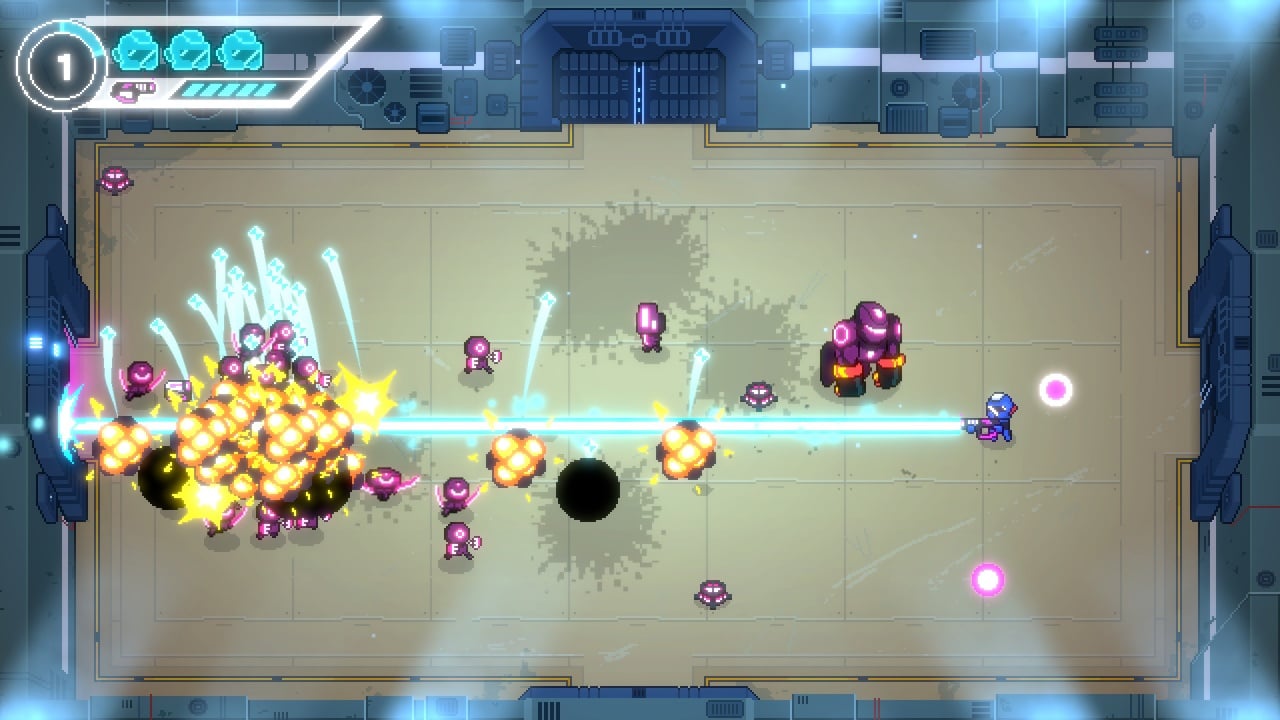This screenshot has width=1280, height=720.
Task: Select the pink blaster weapon icon
Action: click(x=133, y=91)
